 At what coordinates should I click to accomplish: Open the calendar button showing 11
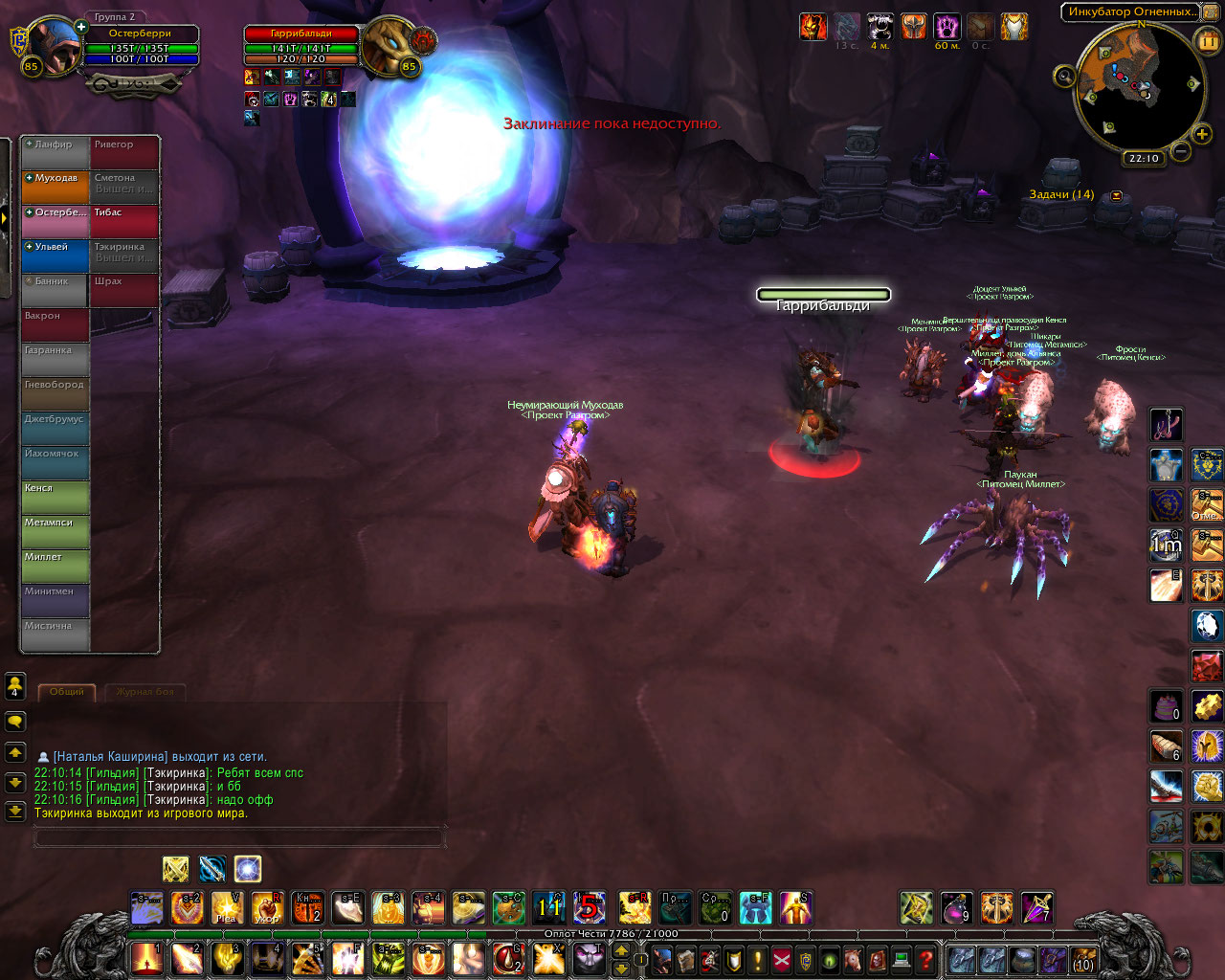point(1207,39)
